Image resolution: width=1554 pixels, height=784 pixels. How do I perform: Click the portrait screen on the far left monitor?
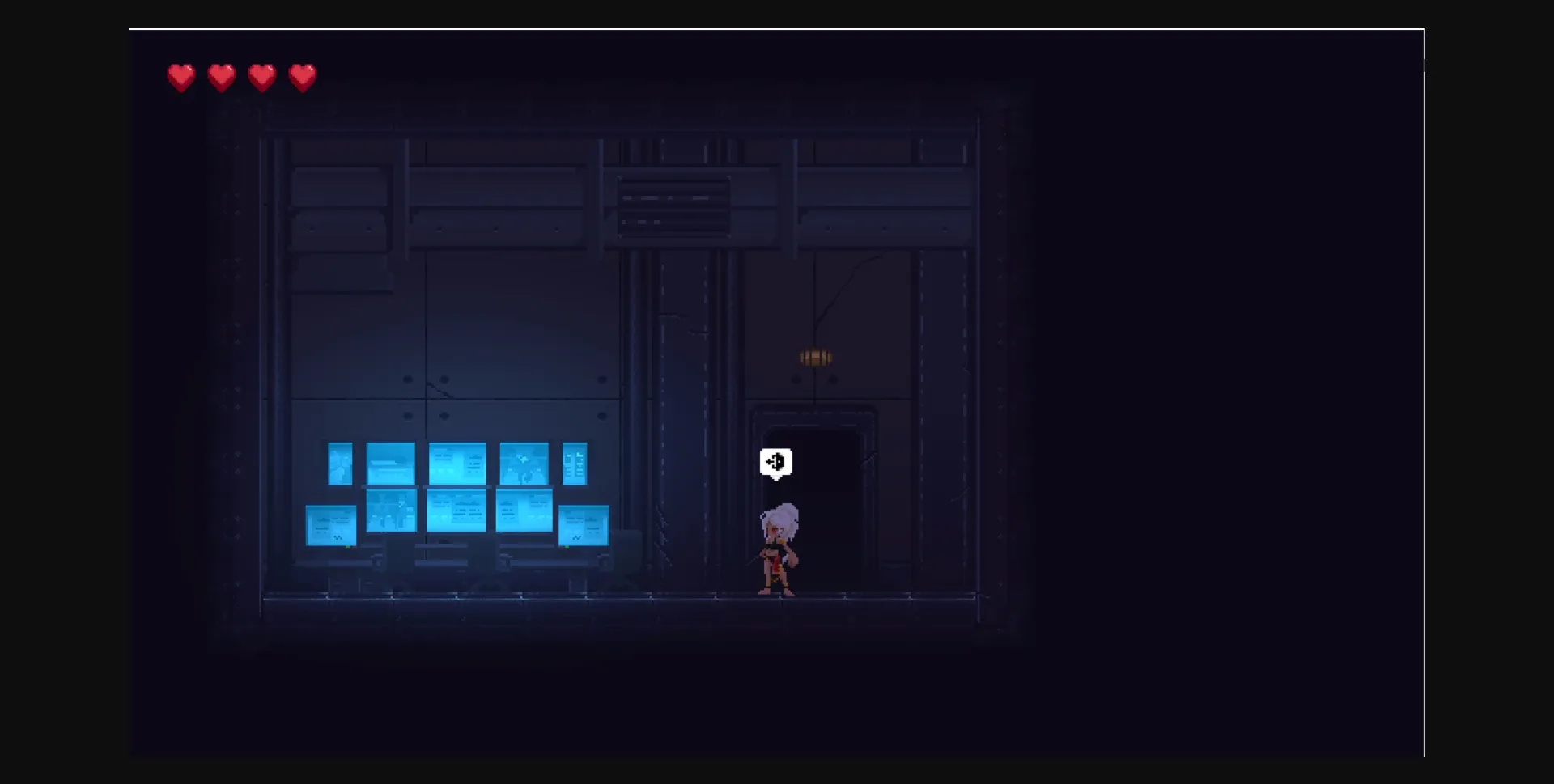[x=340, y=463]
